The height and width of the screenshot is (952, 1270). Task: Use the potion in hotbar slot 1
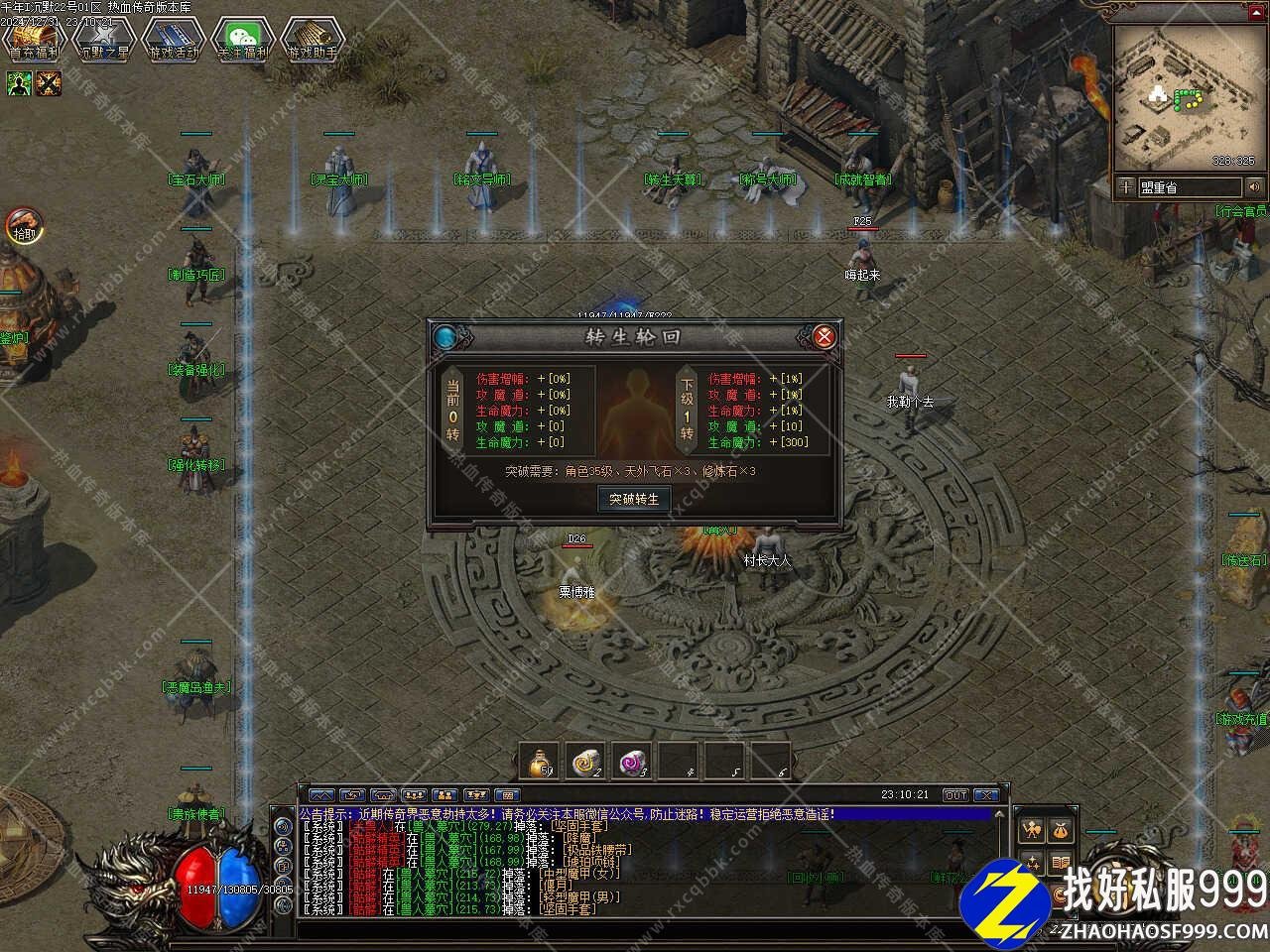(540, 762)
